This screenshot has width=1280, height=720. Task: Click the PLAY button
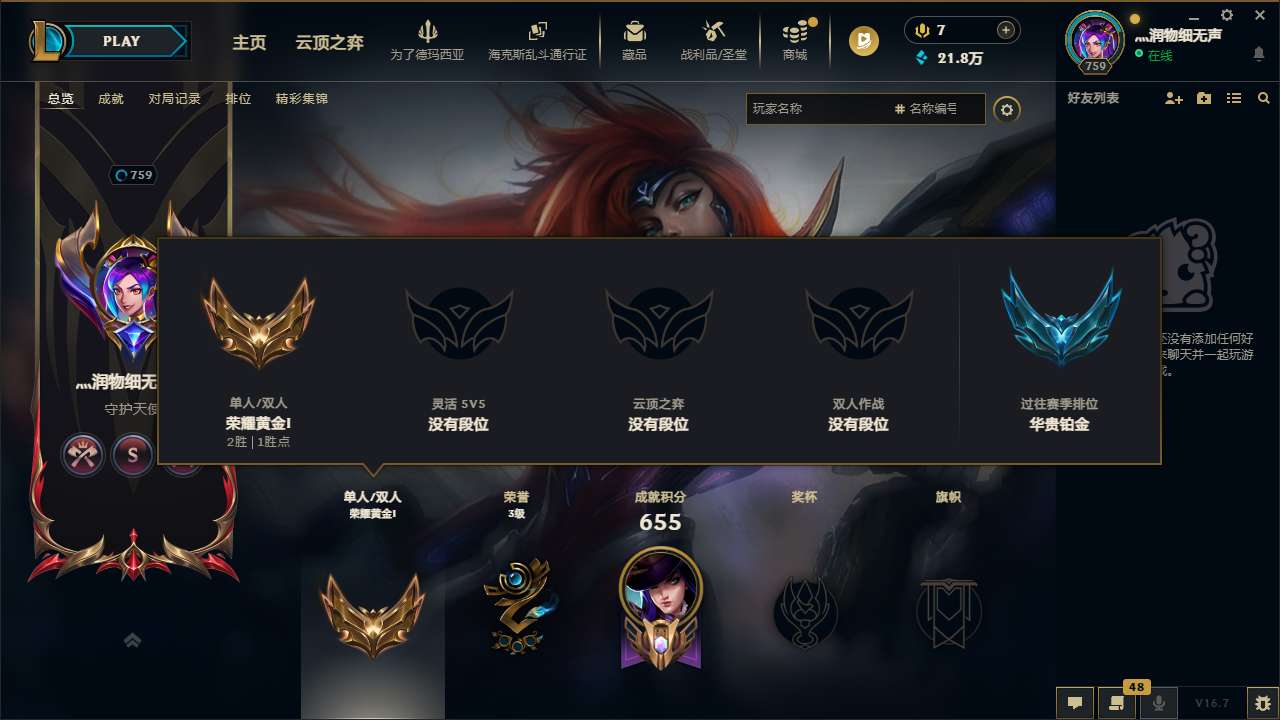[x=120, y=41]
